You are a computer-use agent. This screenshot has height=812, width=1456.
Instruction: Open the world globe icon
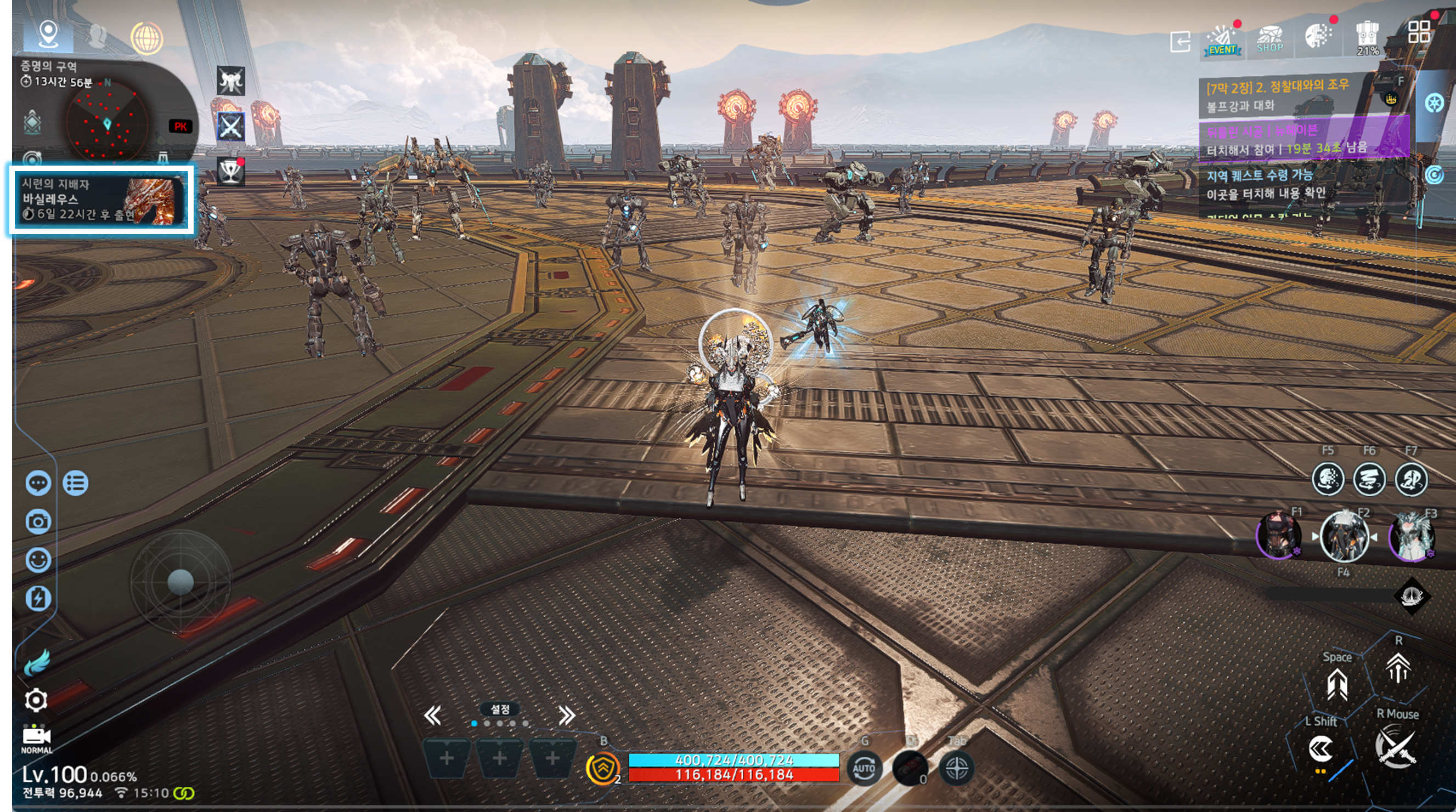[x=146, y=37]
